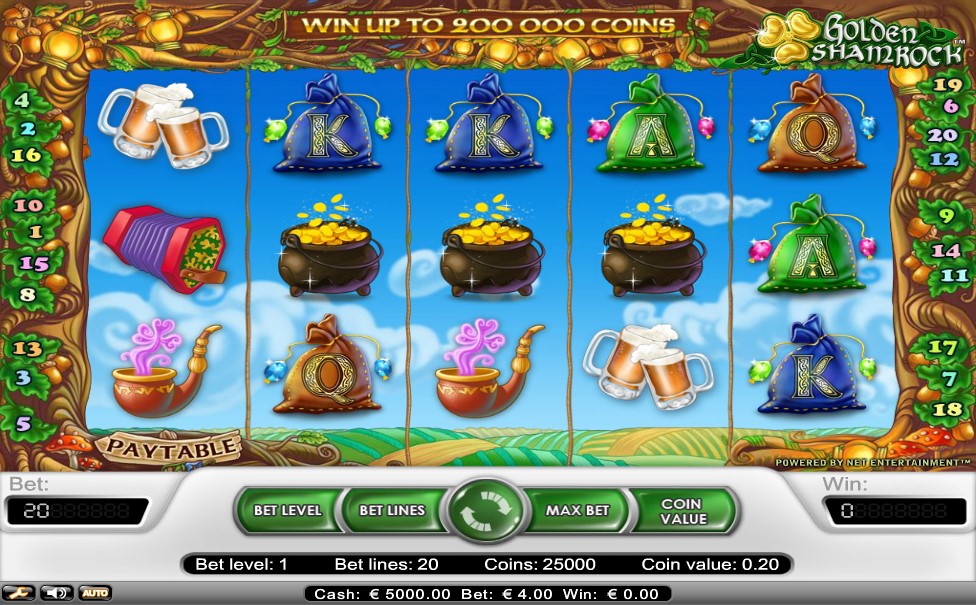Select payline number 11
The image size is (976, 605).
tap(955, 275)
